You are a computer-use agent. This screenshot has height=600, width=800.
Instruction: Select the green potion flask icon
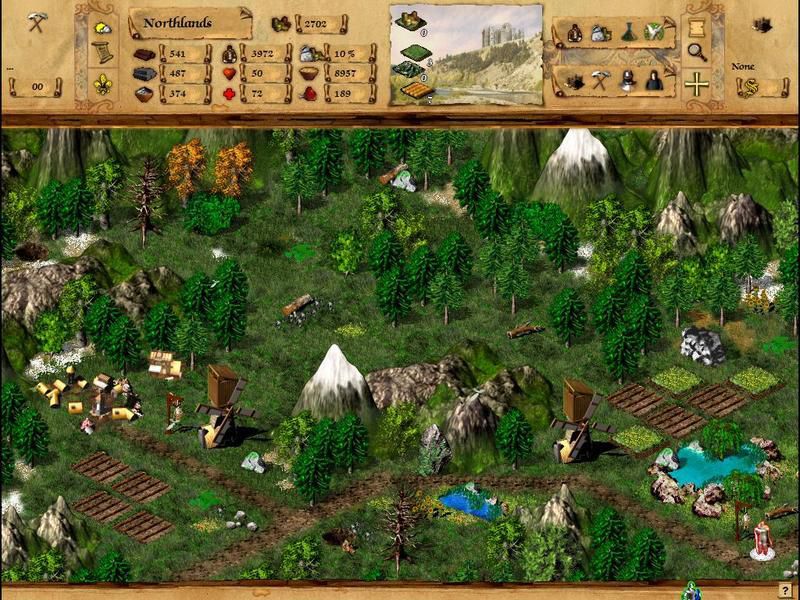point(627,32)
